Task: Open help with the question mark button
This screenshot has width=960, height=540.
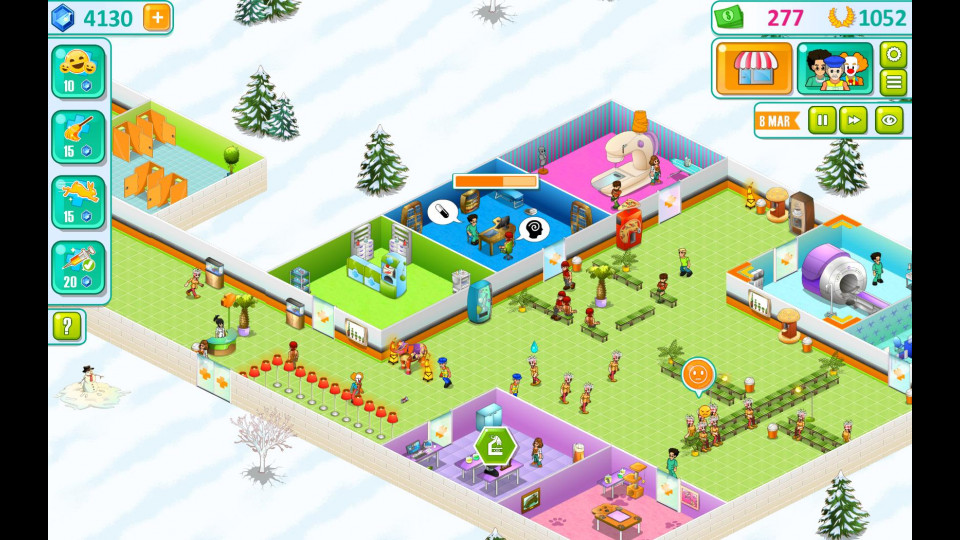Action: click(x=67, y=326)
